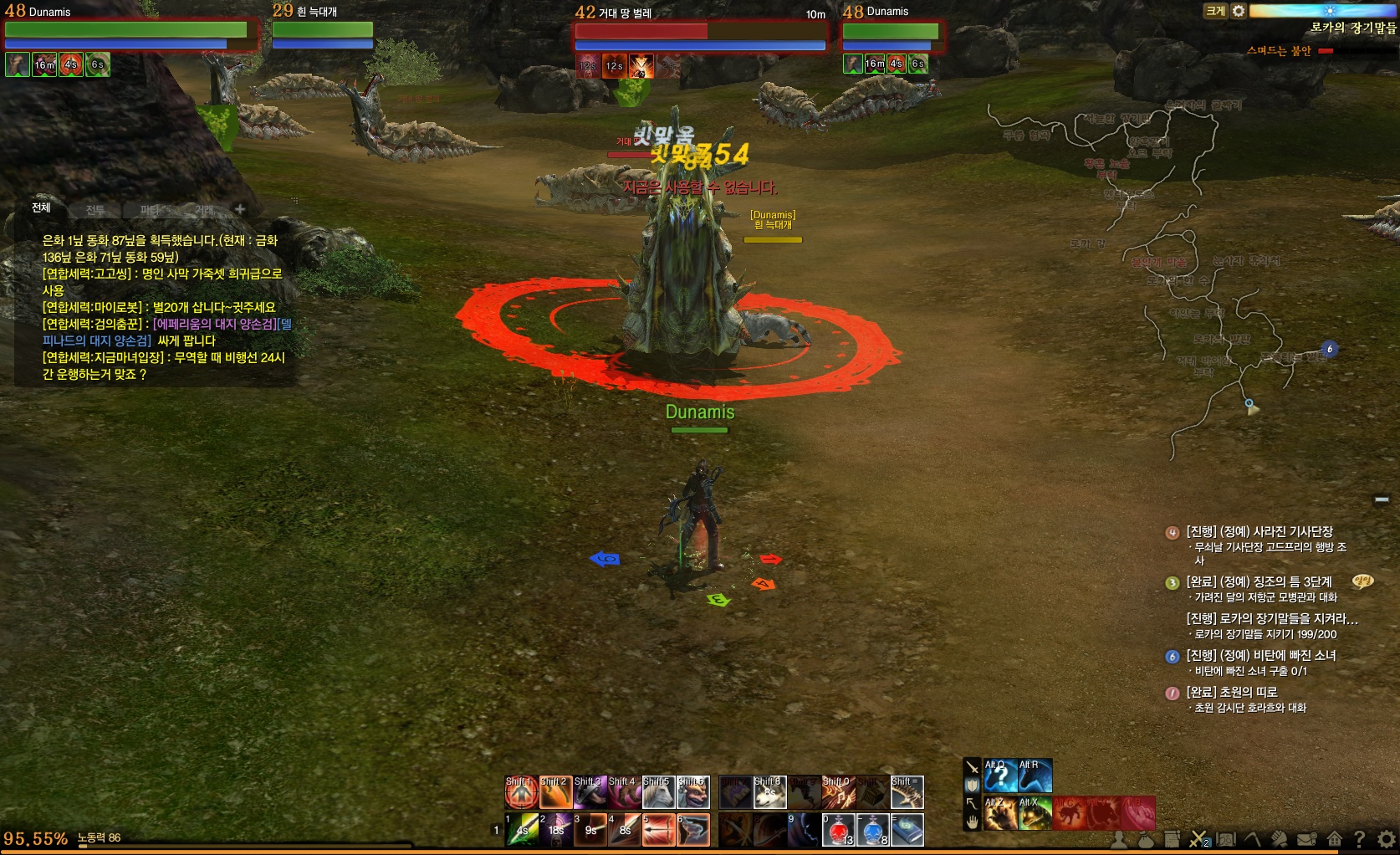The image size is (1400, 855).
Task: Open the game settings gear in the bottom menu
Action: point(1387,839)
